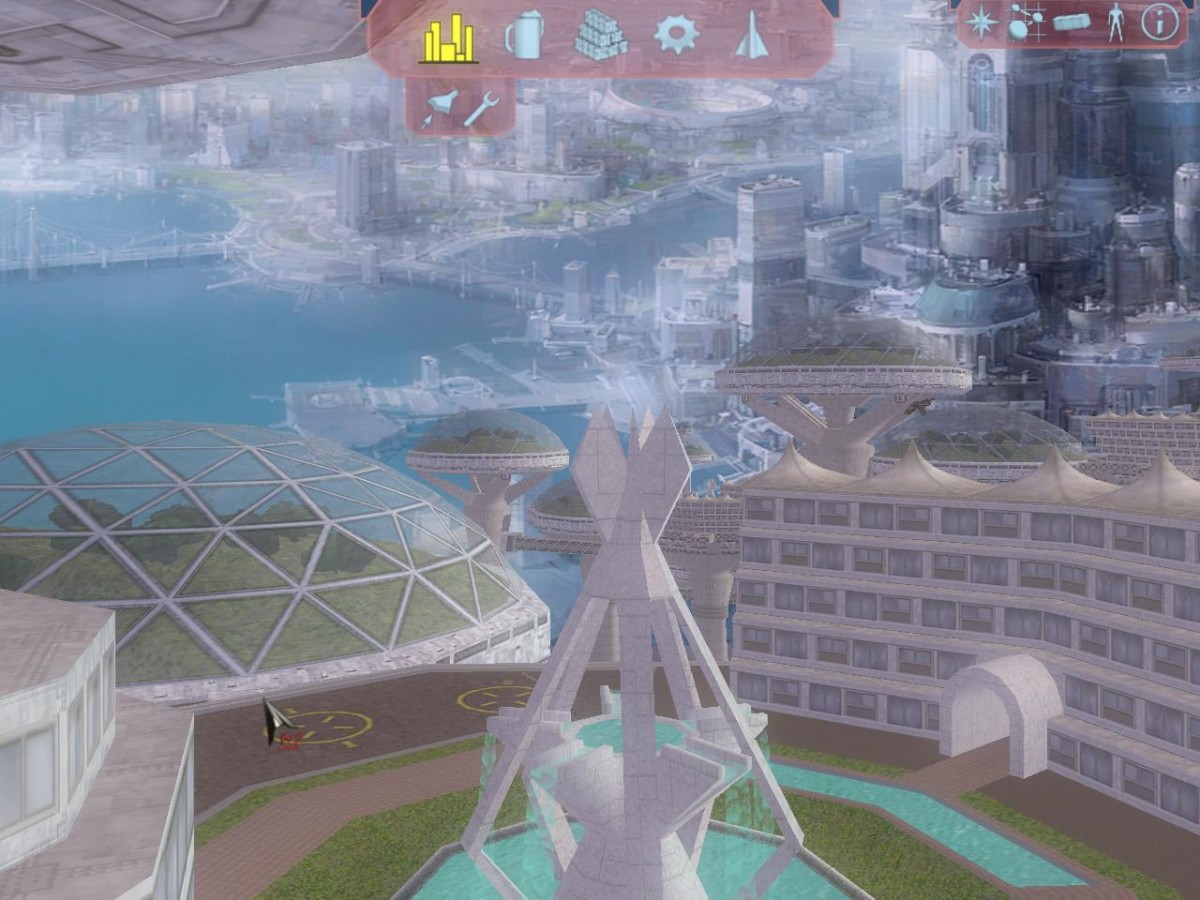Open the stacked cargo crates icon
Image resolution: width=1200 pixels, height=900 pixels.
coord(600,36)
